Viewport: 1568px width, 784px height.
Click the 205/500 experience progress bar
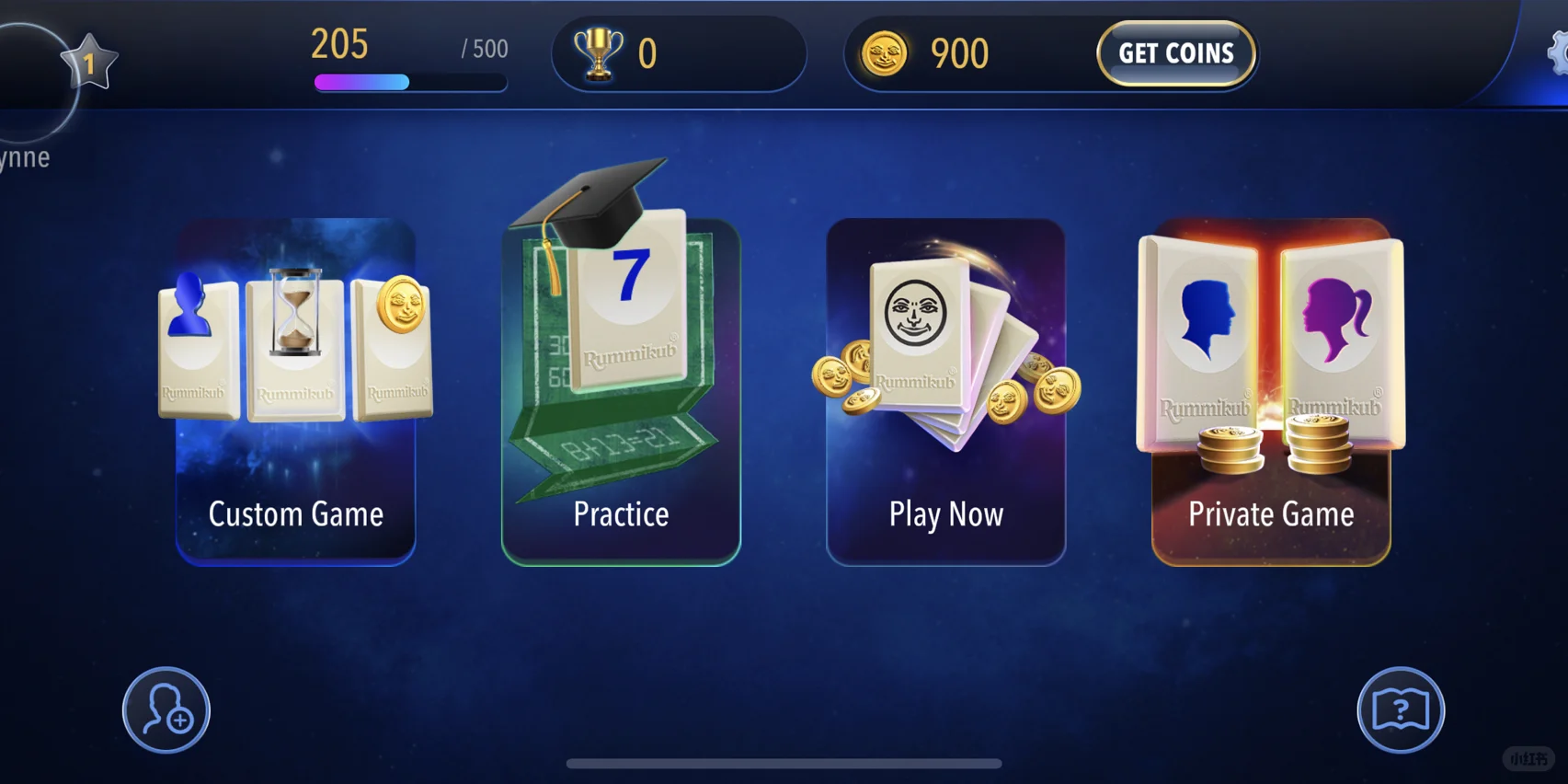pyautogui.click(x=409, y=82)
